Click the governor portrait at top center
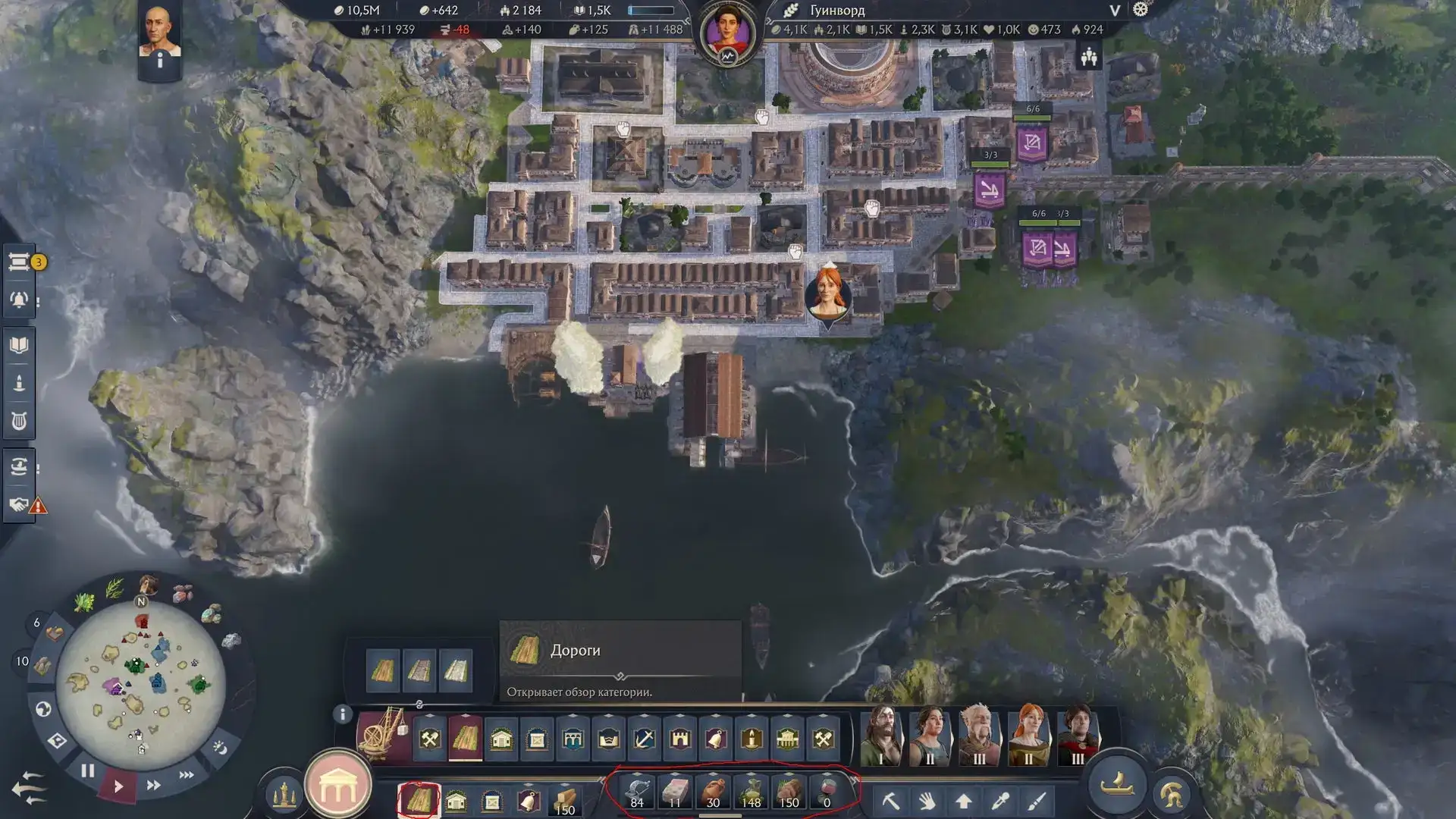Image resolution: width=1456 pixels, height=819 pixels. coord(727,33)
